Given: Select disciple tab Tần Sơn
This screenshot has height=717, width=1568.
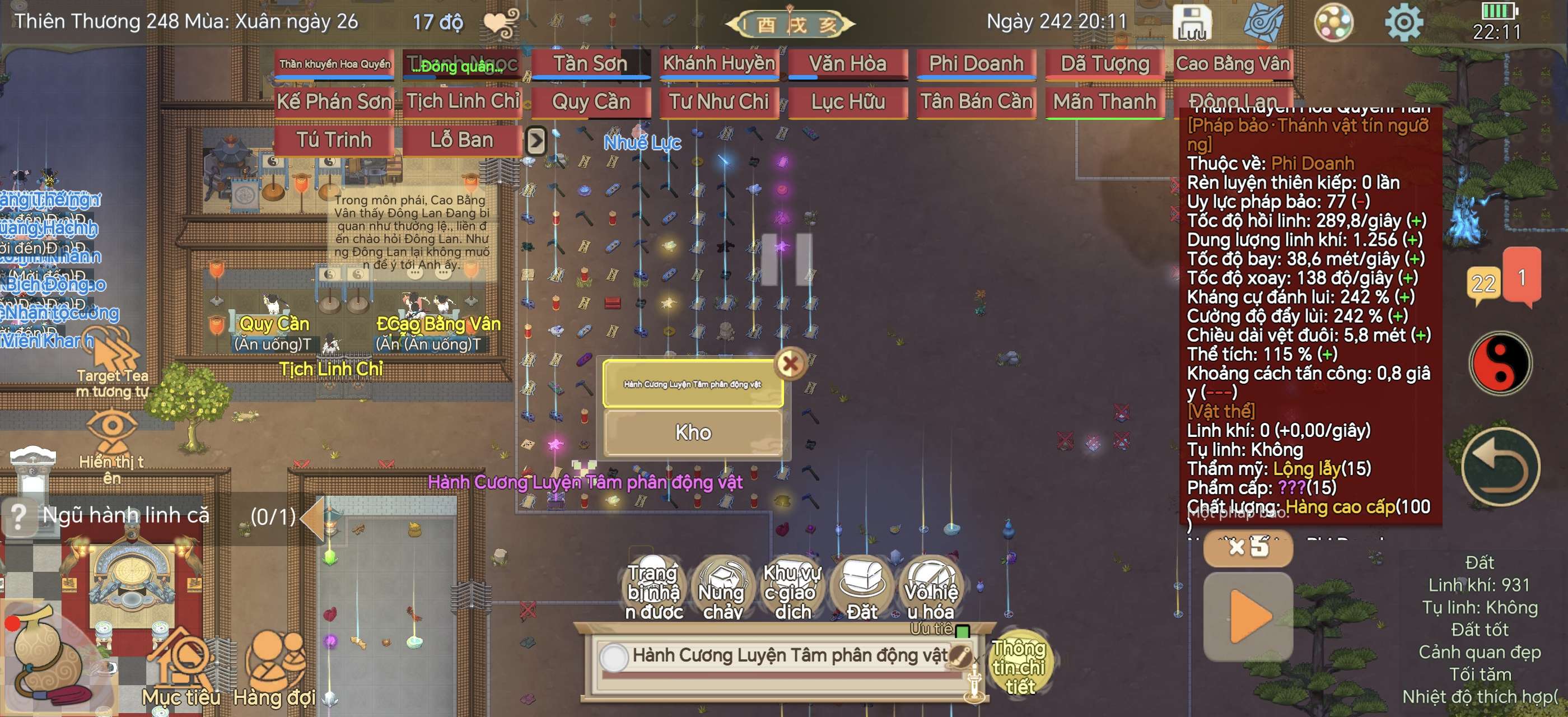Looking at the screenshot, I should coord(590,64).
